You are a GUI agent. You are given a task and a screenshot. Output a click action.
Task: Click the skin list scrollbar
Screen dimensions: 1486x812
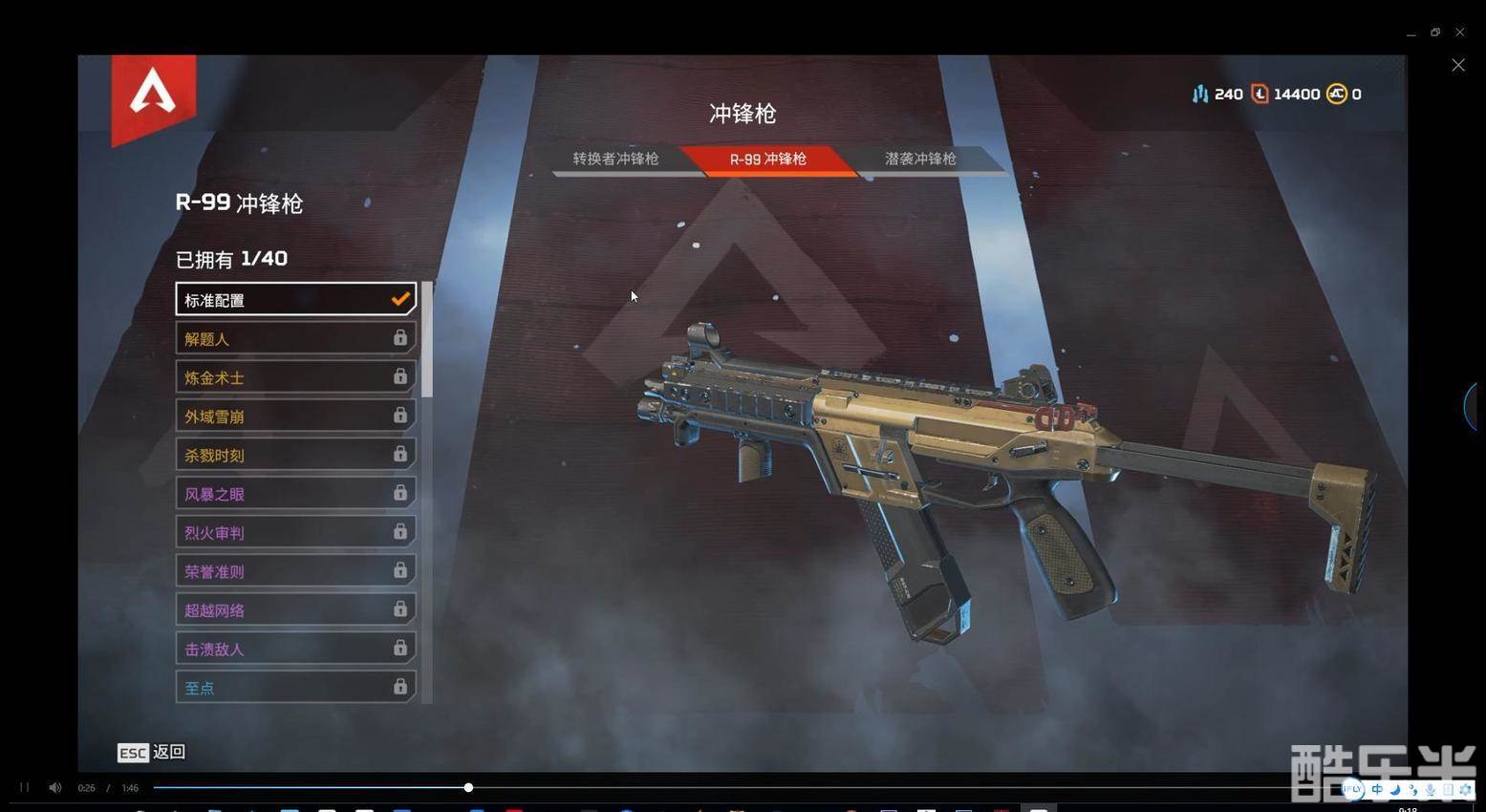(427, 339)
